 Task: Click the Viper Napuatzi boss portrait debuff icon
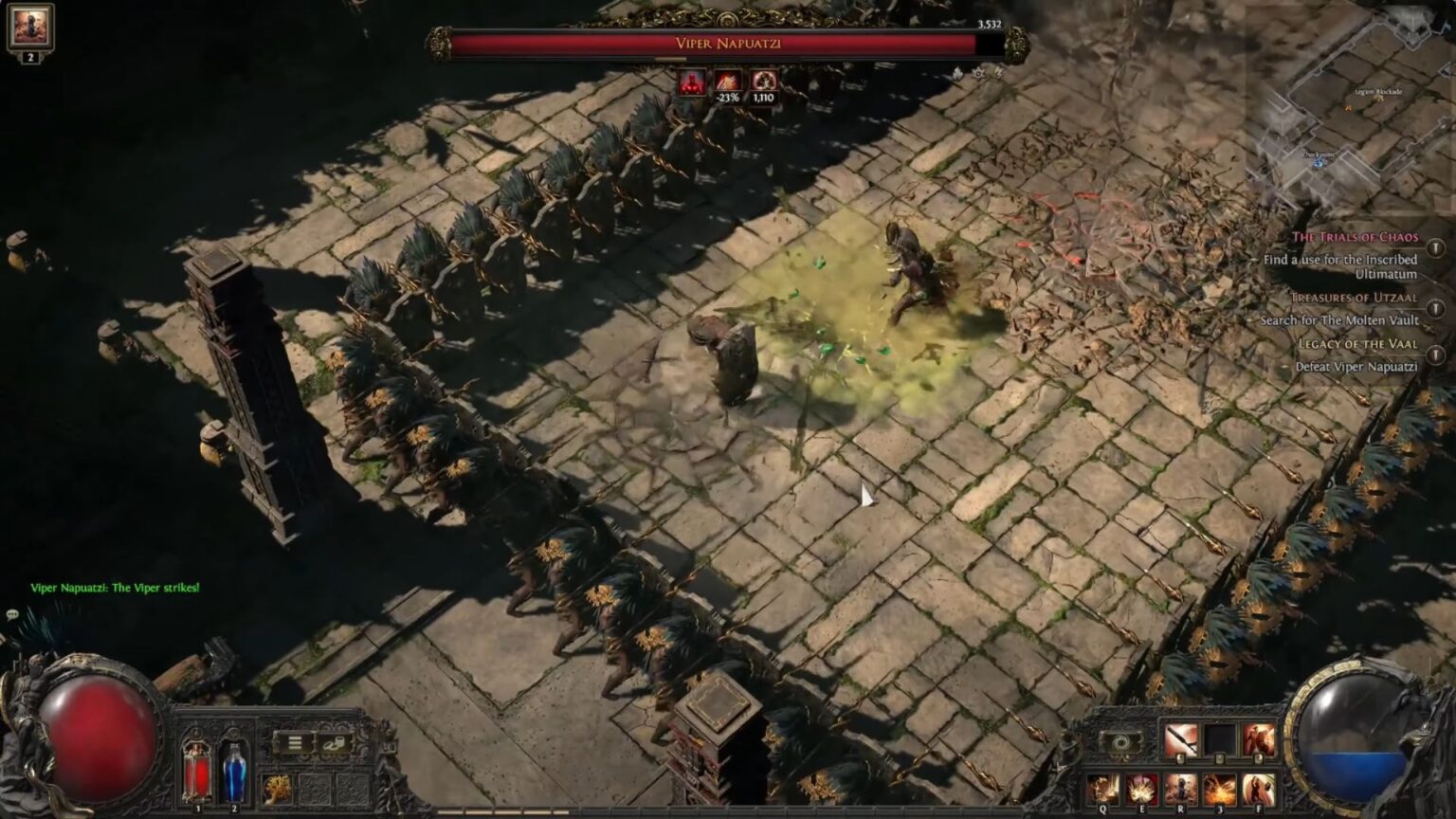[x=692, y=82]
